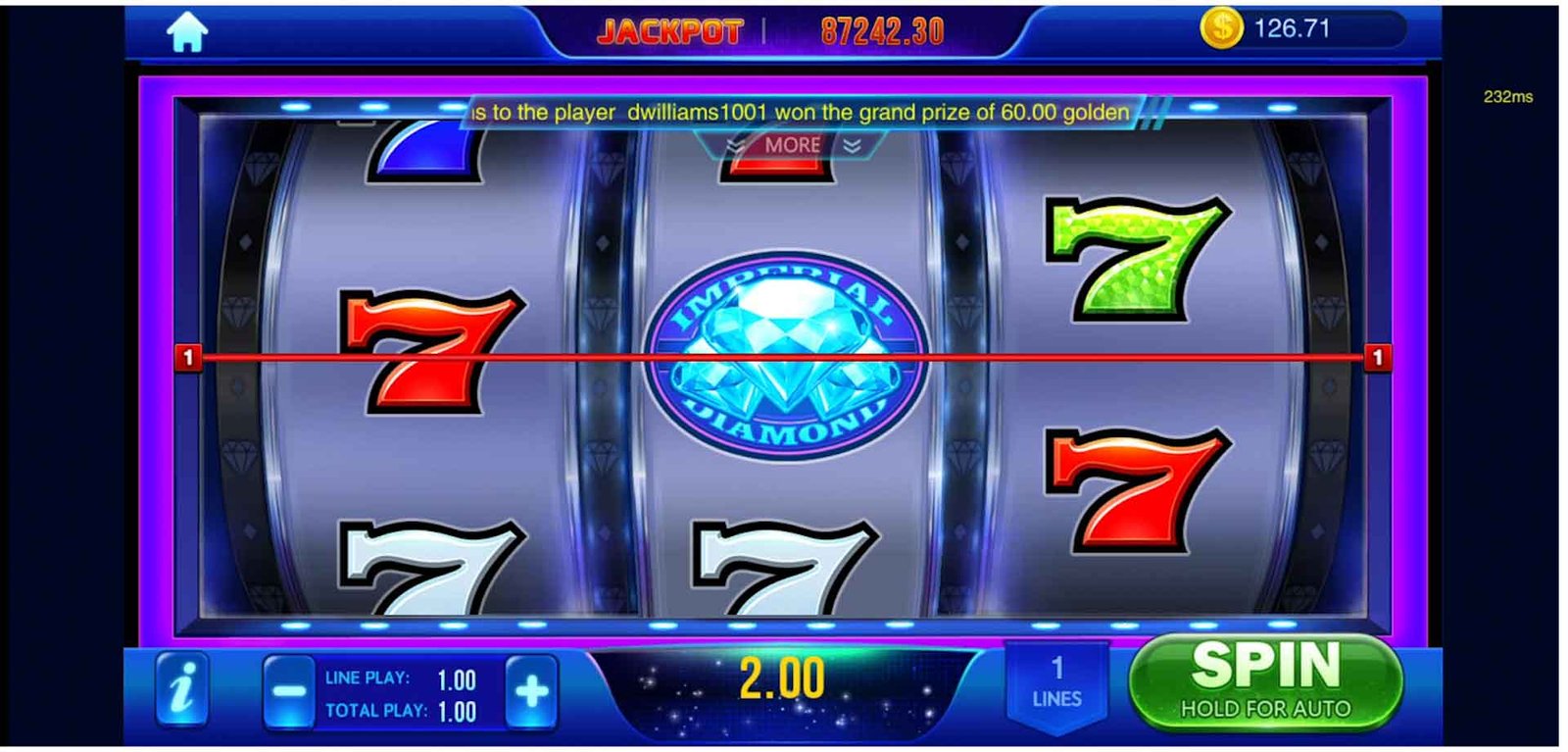
Task: Decrease line play with the minus button
Action: tap(289, 692)
